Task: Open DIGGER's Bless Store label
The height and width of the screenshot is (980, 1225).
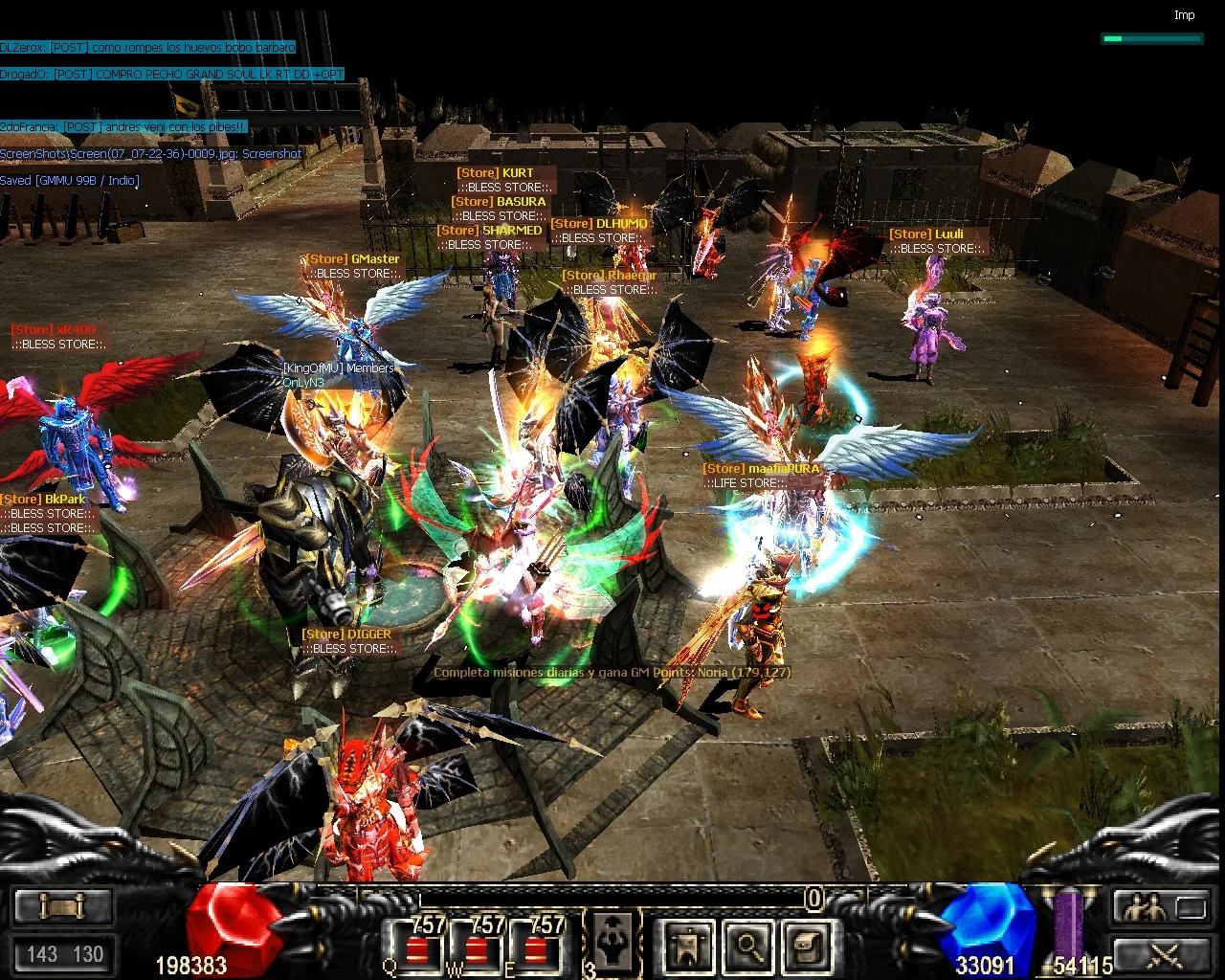Action: click(x=347, y=641)
